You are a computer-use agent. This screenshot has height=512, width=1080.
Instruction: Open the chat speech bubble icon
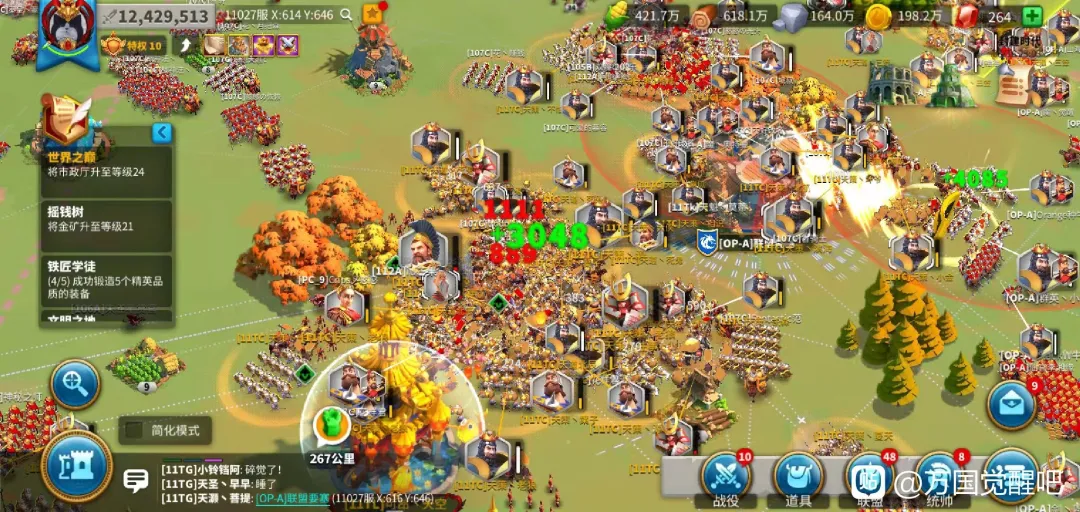pos(136,481)
